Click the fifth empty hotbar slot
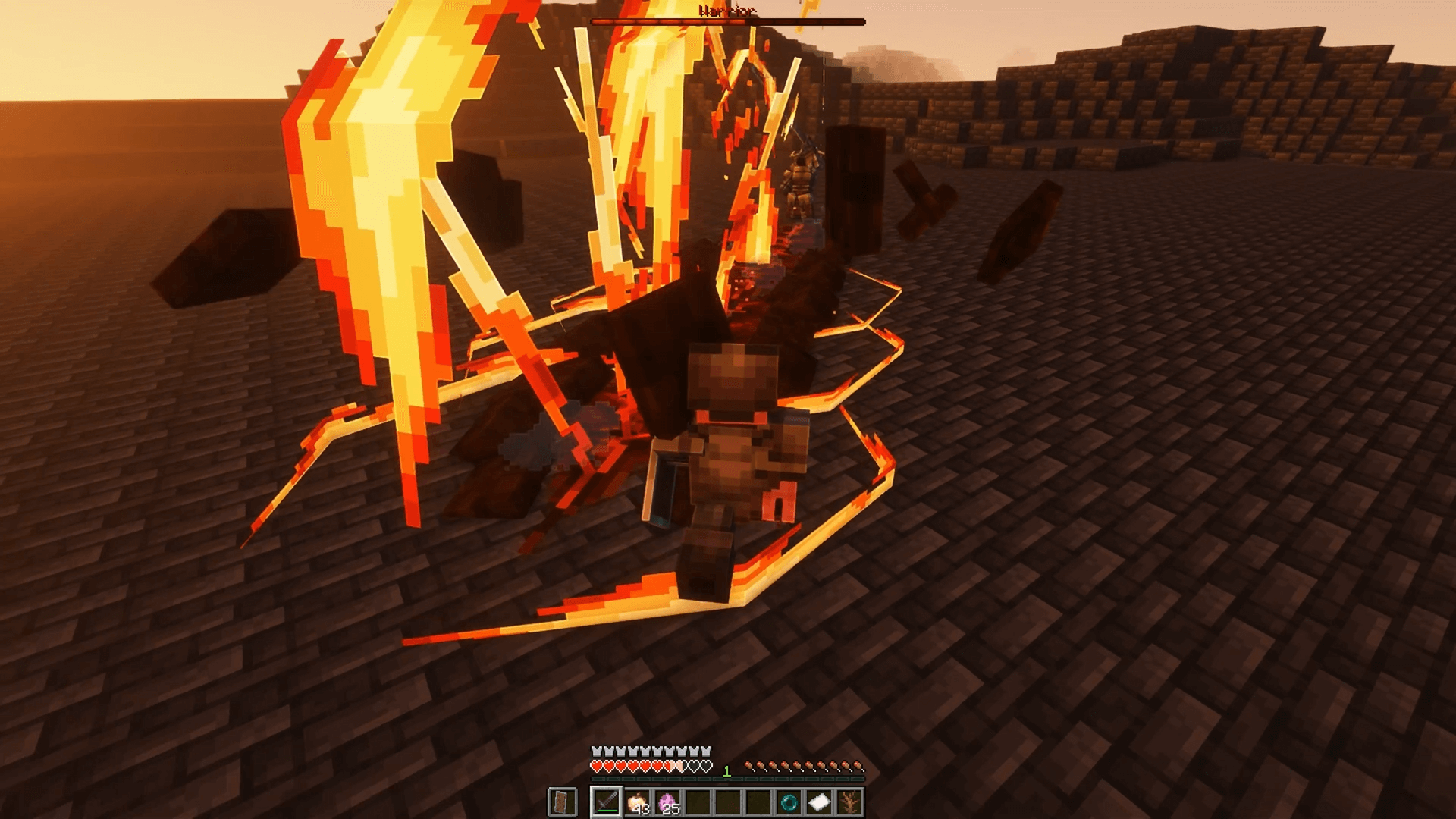The height and width of the screenshot is (819, 1456). click(x=726, y=802)
